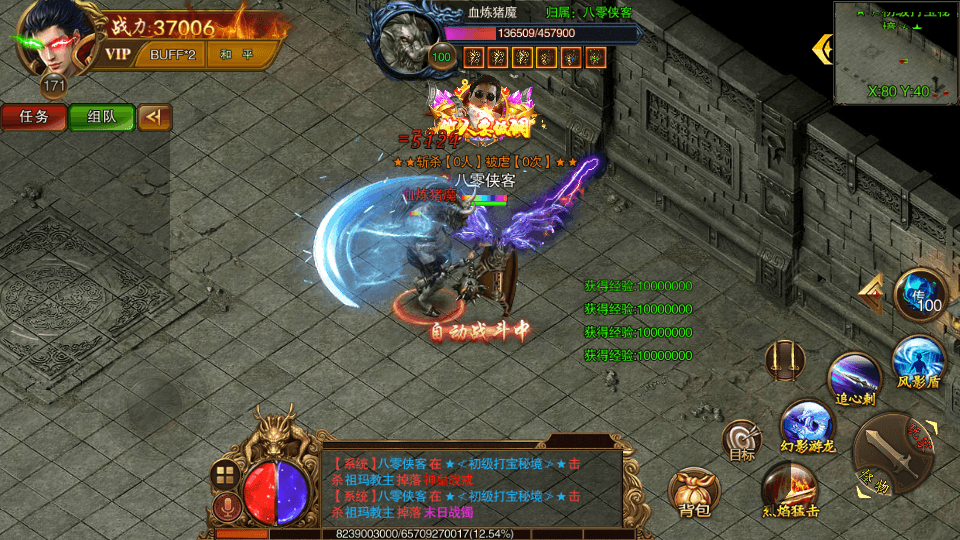Activate the 风影盾 shield skill
Viewport: 960px width, 540px height.
918,361
